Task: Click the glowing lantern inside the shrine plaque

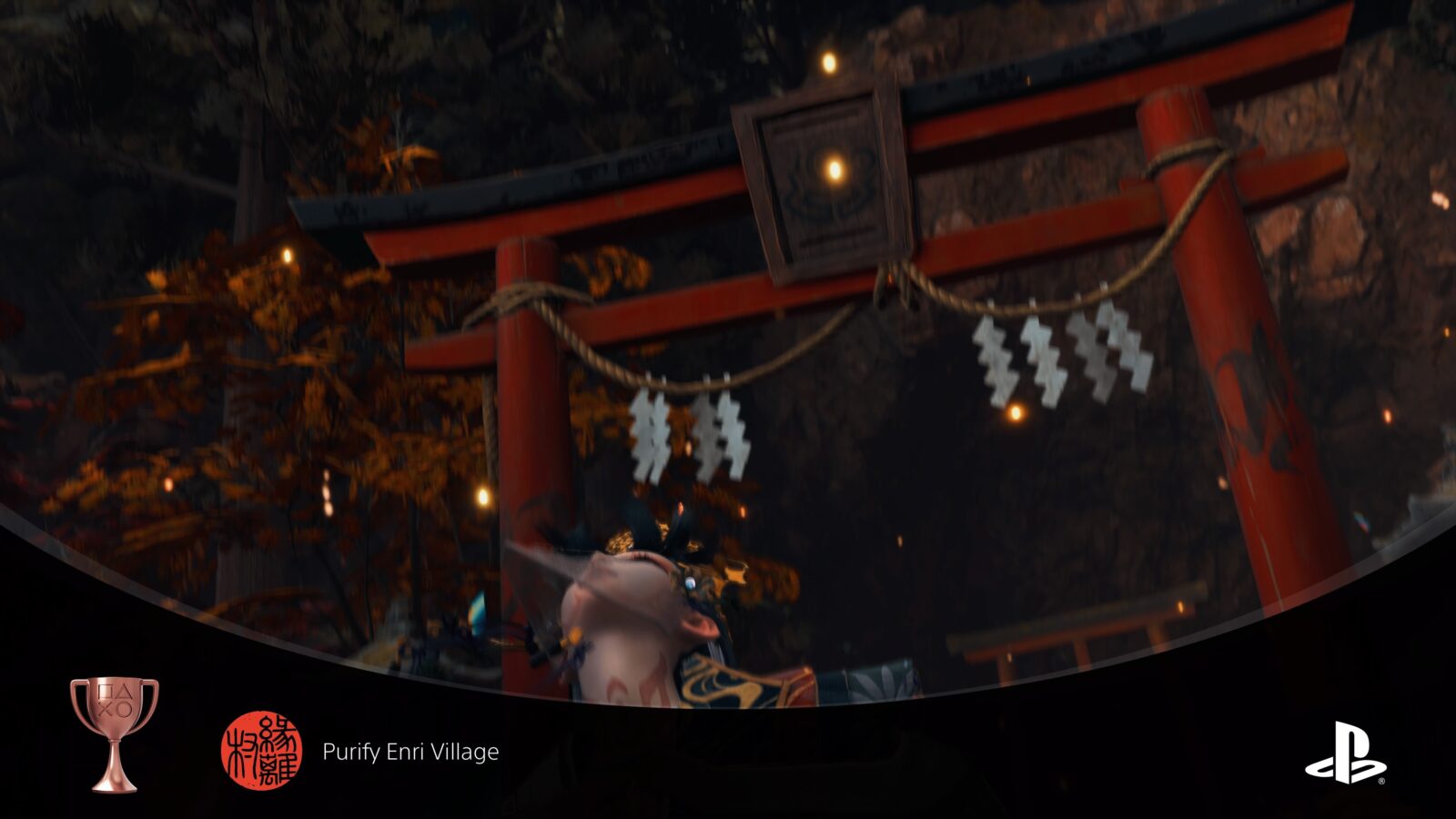Action: tap(830, 169)
